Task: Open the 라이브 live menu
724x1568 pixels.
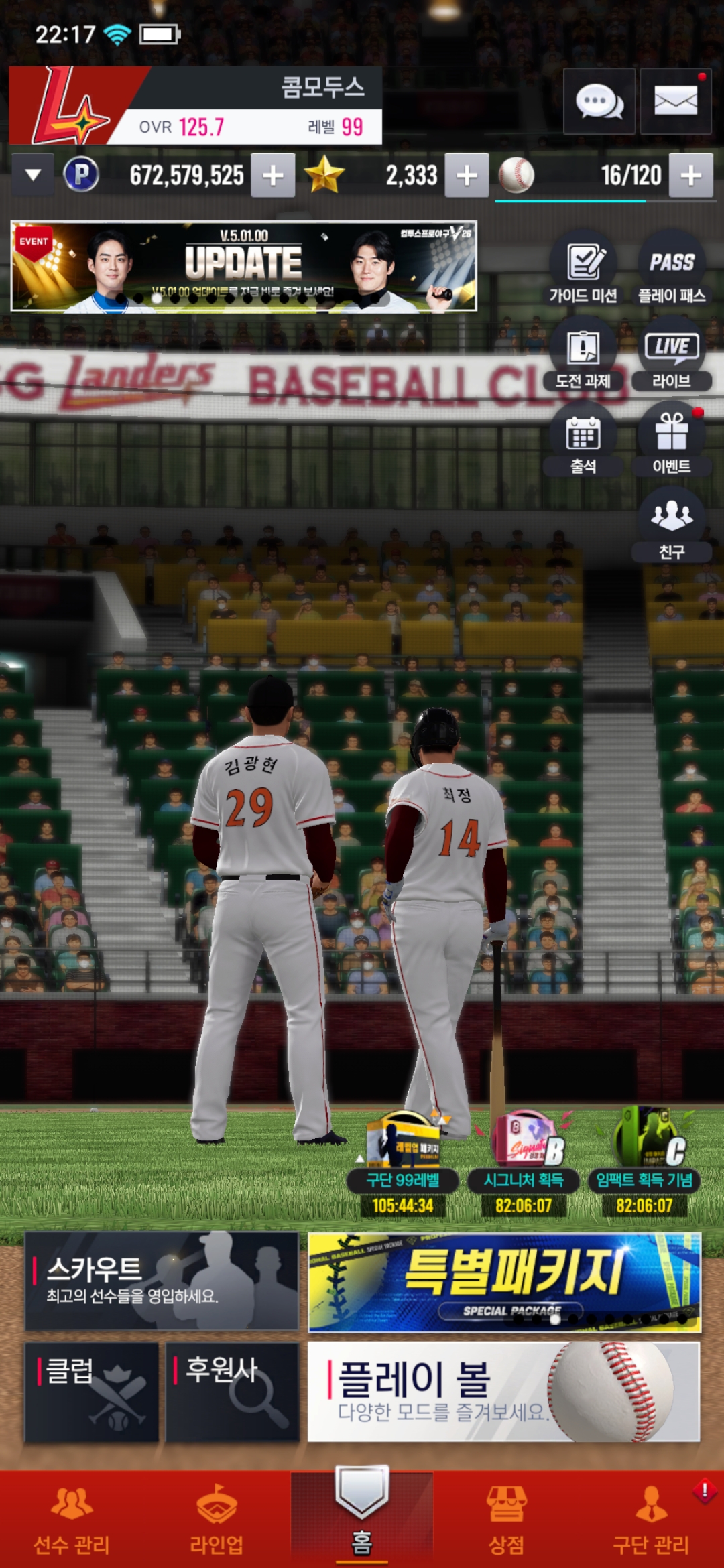Action: [x=672, y=356]
